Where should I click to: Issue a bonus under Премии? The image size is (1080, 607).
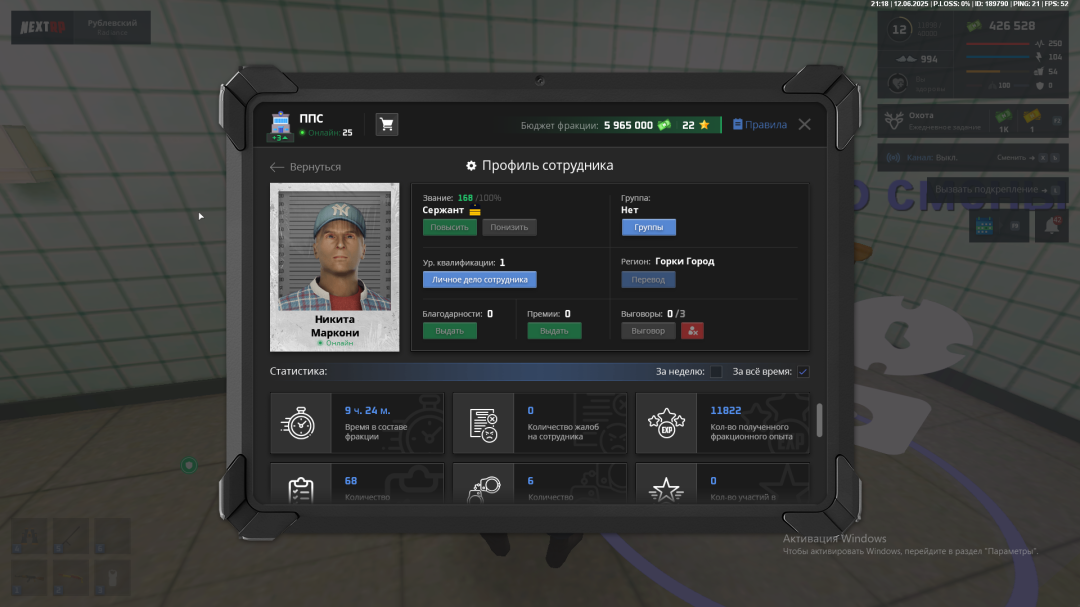[x=554, y=331]
